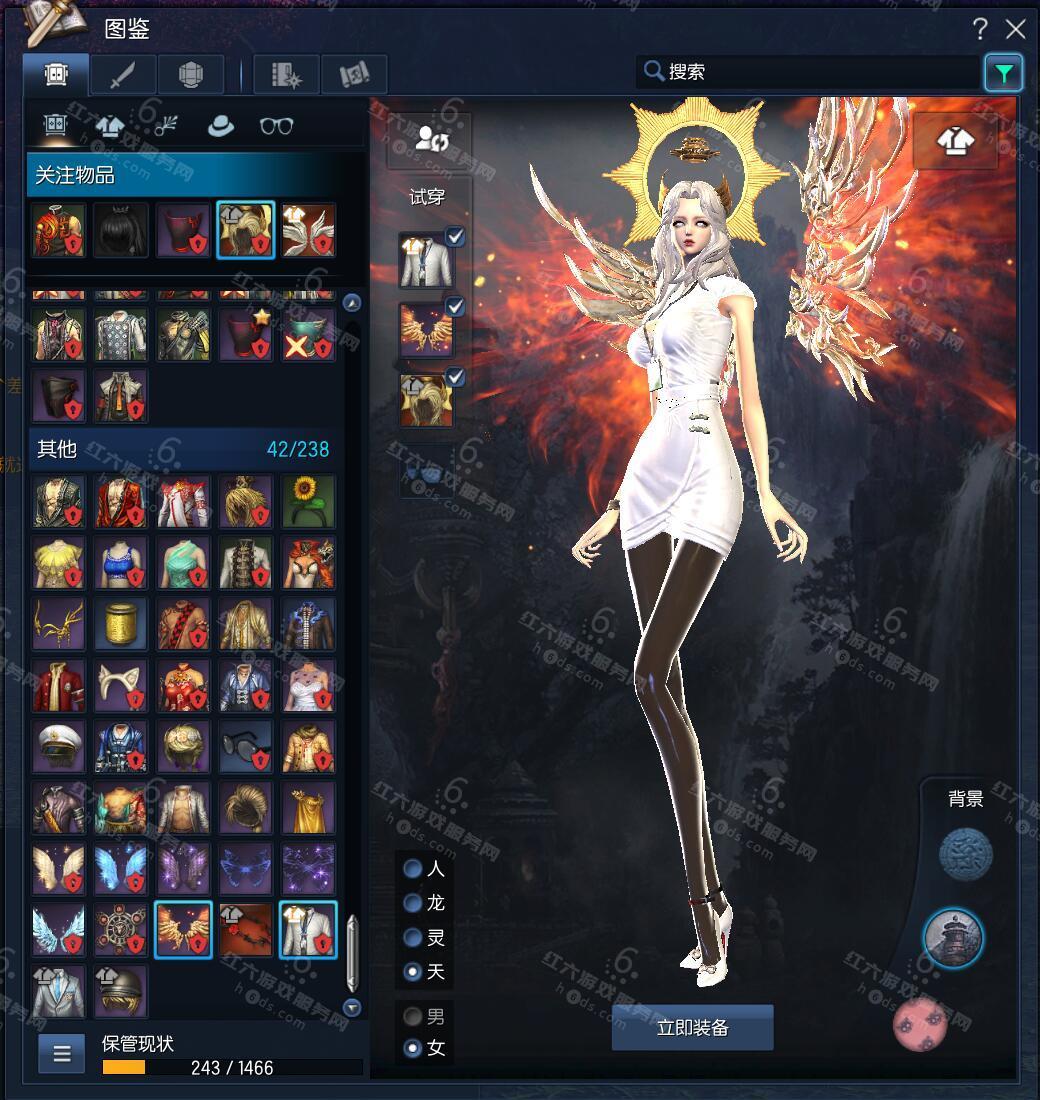This screenshot has height=1100, width=1040.
Task: Select the black sunglasses item
Action: click(246, 746)
